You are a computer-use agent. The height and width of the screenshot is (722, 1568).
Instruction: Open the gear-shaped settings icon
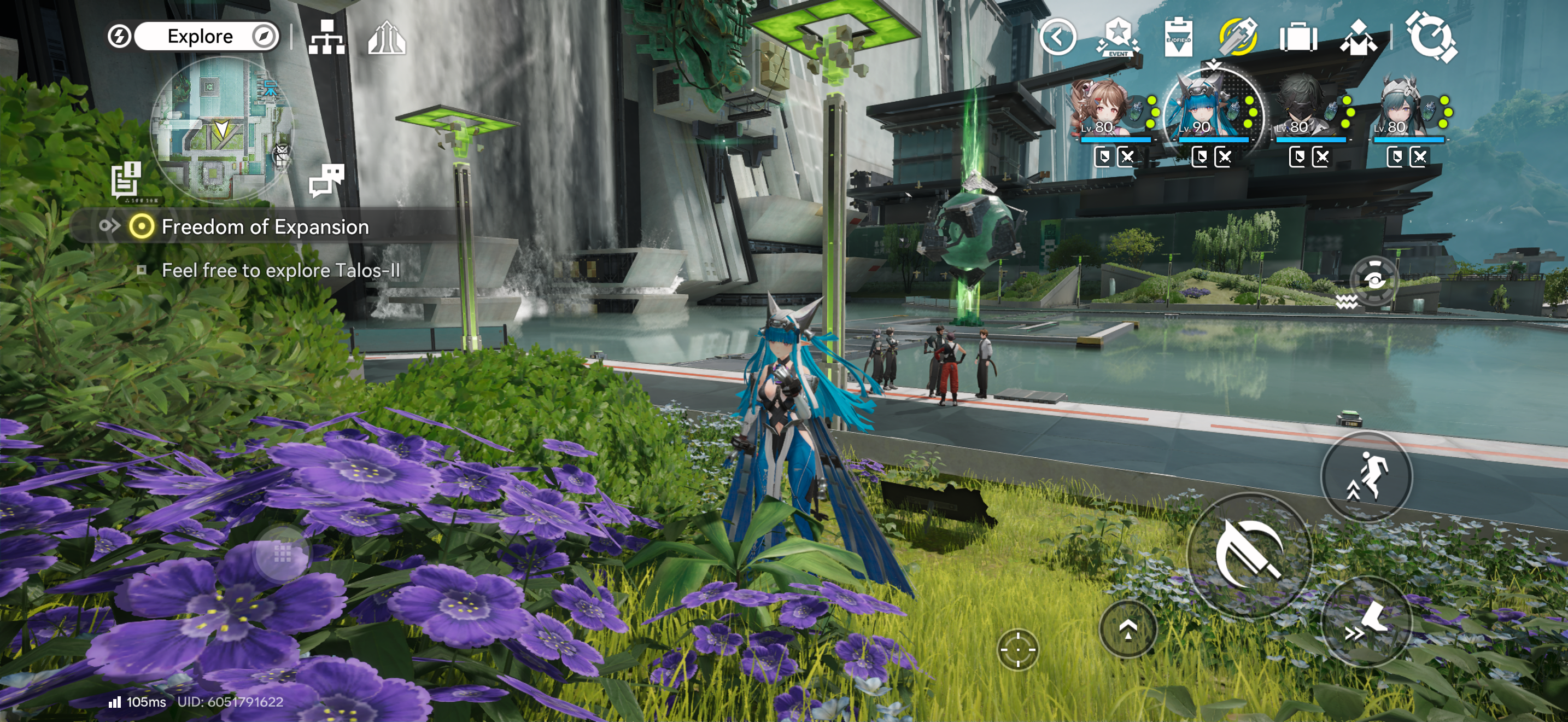coord(1431,37)
